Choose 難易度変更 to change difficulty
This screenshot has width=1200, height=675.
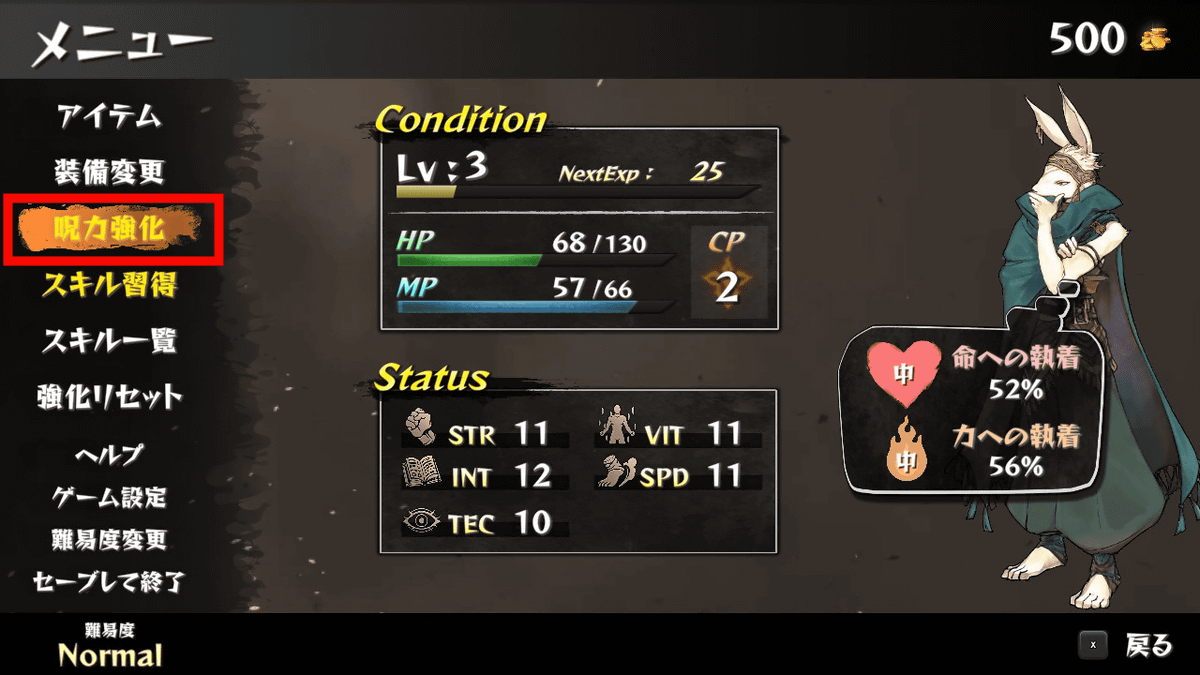109,540
